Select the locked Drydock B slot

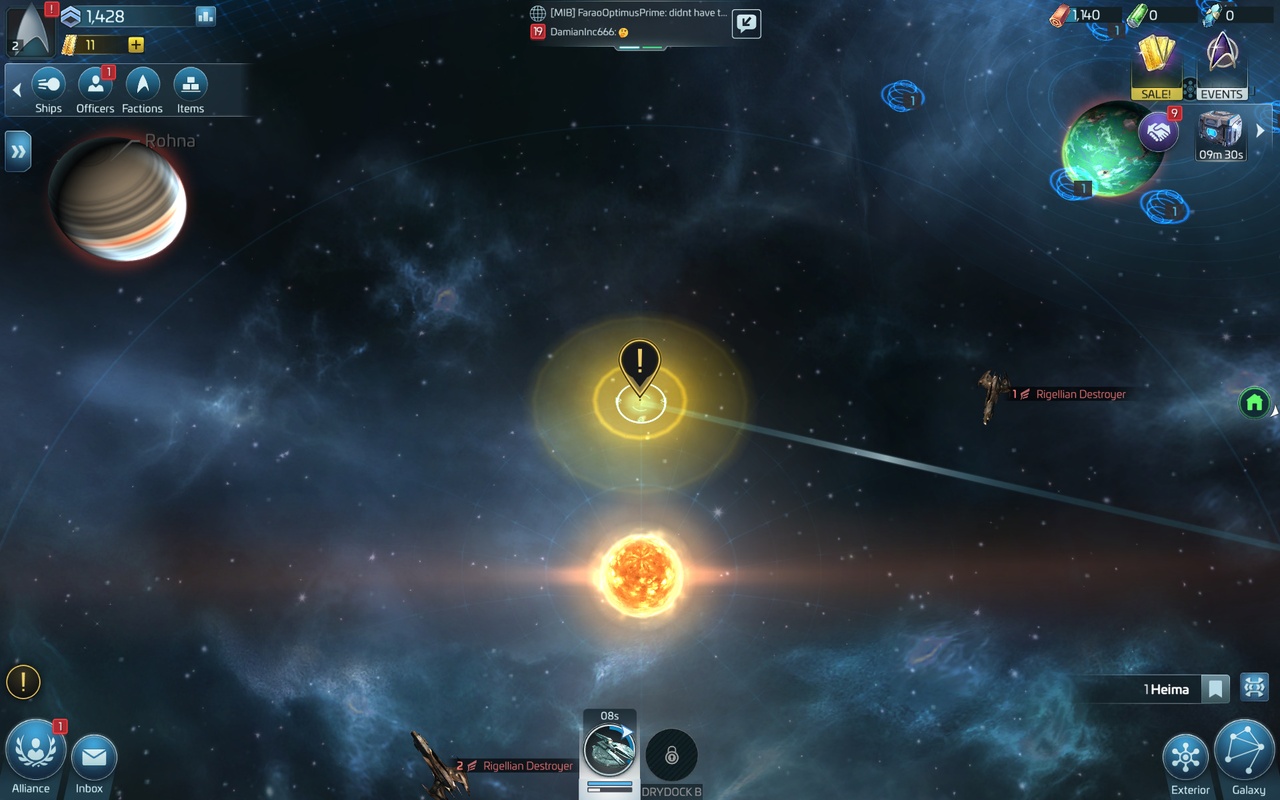pyautogui.click(x=671, y=758)
